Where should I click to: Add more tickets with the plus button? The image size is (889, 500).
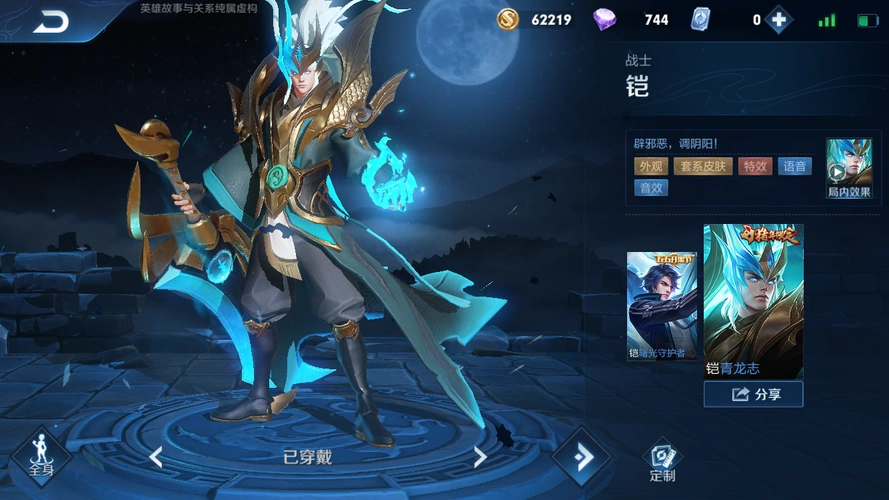click(778, 20)
